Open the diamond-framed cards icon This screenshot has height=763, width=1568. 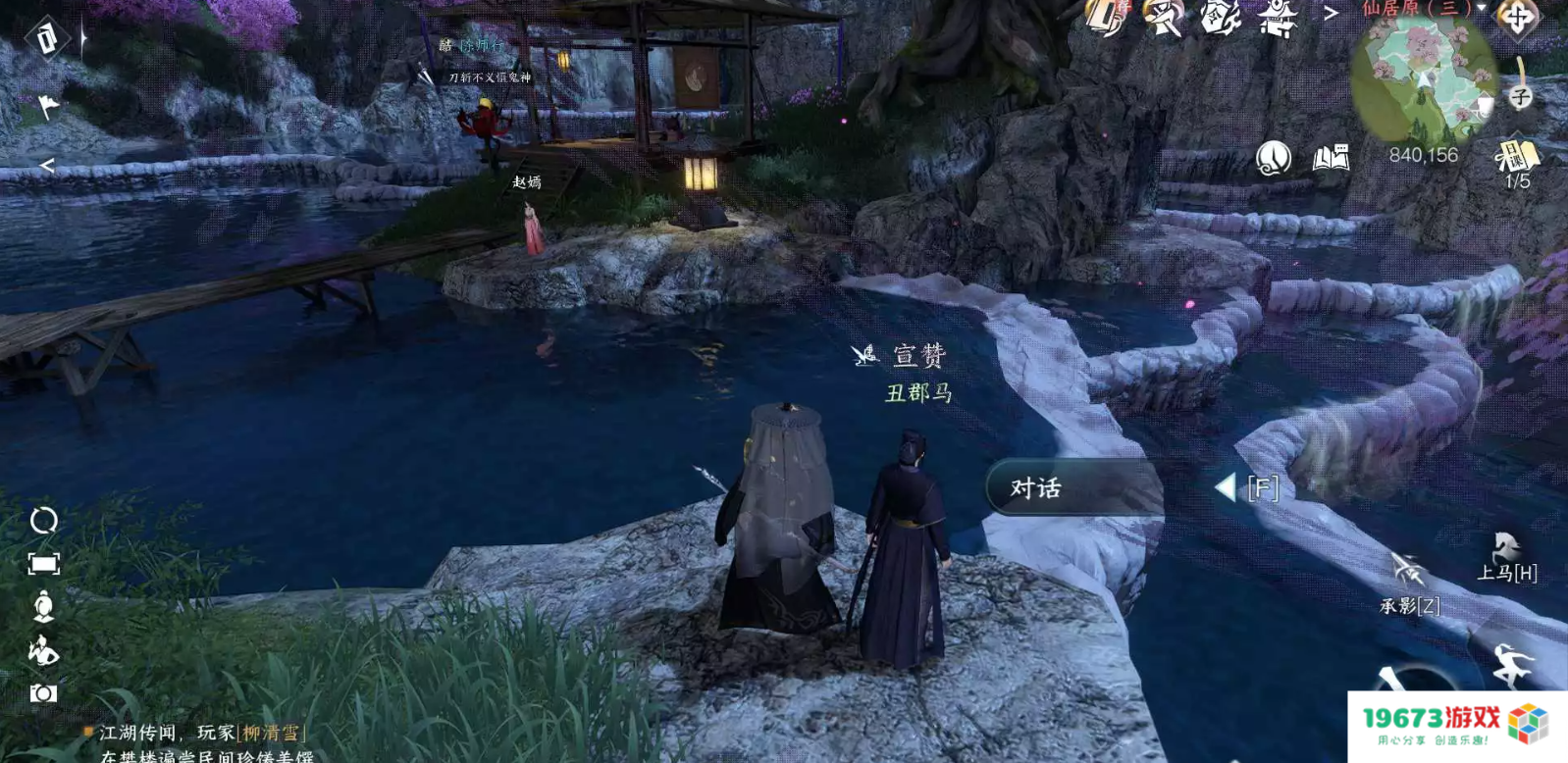[x=46, y=38]
